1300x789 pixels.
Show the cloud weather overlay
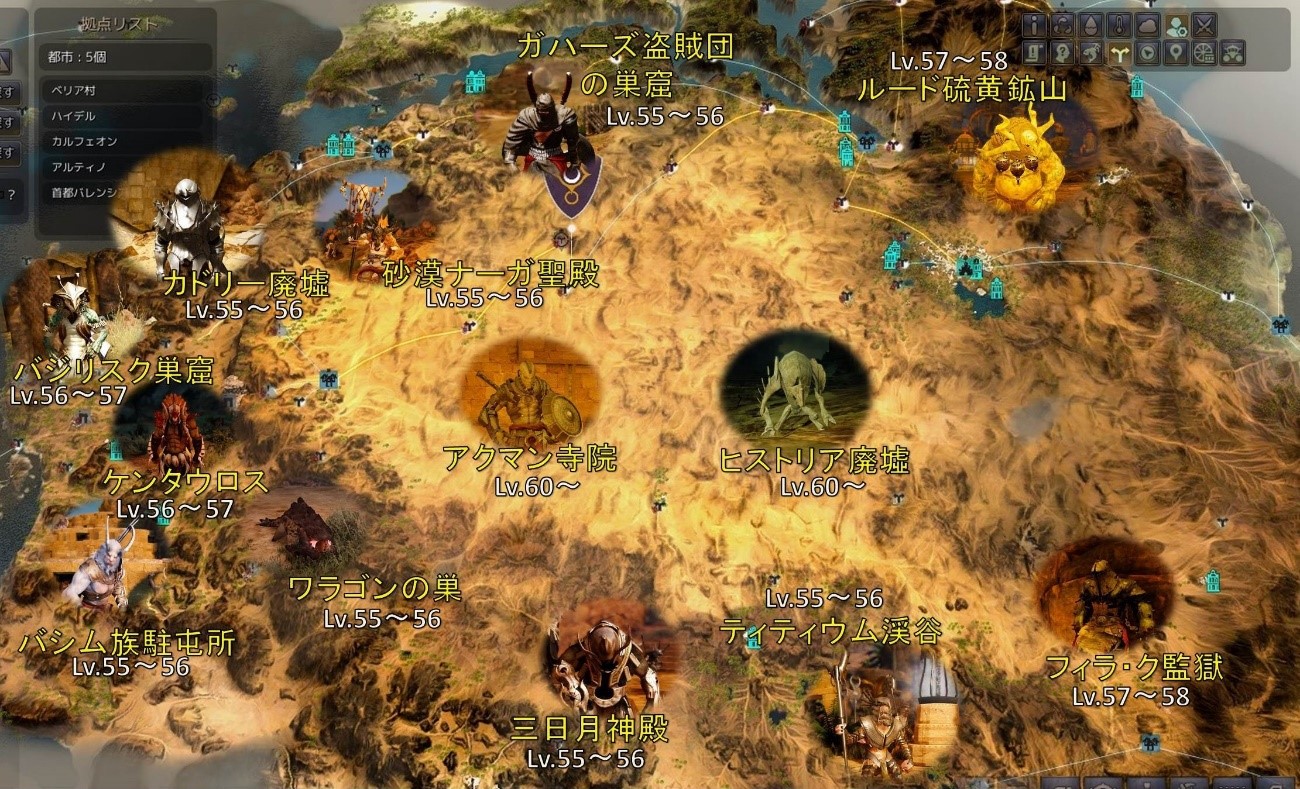pyautogui.click(x=1148, y=24)
